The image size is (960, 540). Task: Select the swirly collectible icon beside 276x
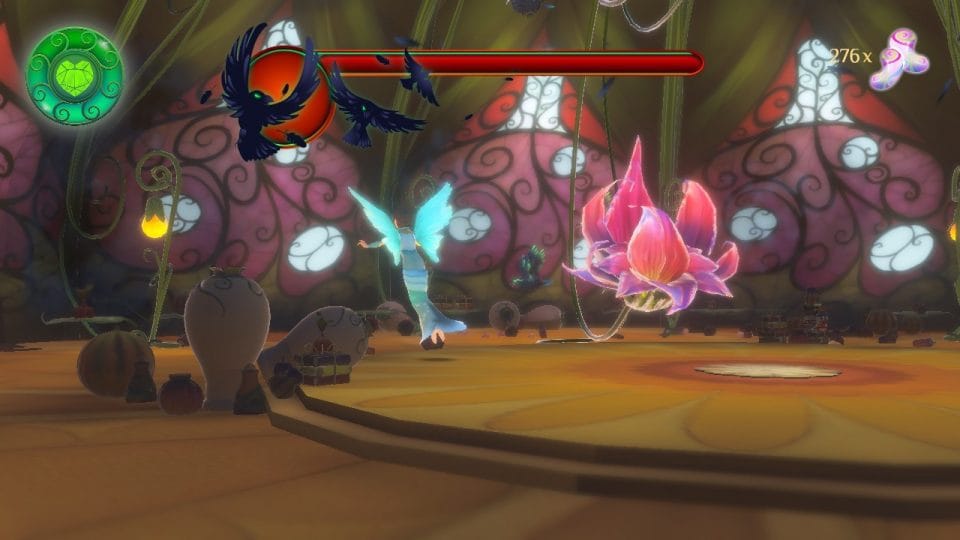pyautogui.click(x=899, y=59)
